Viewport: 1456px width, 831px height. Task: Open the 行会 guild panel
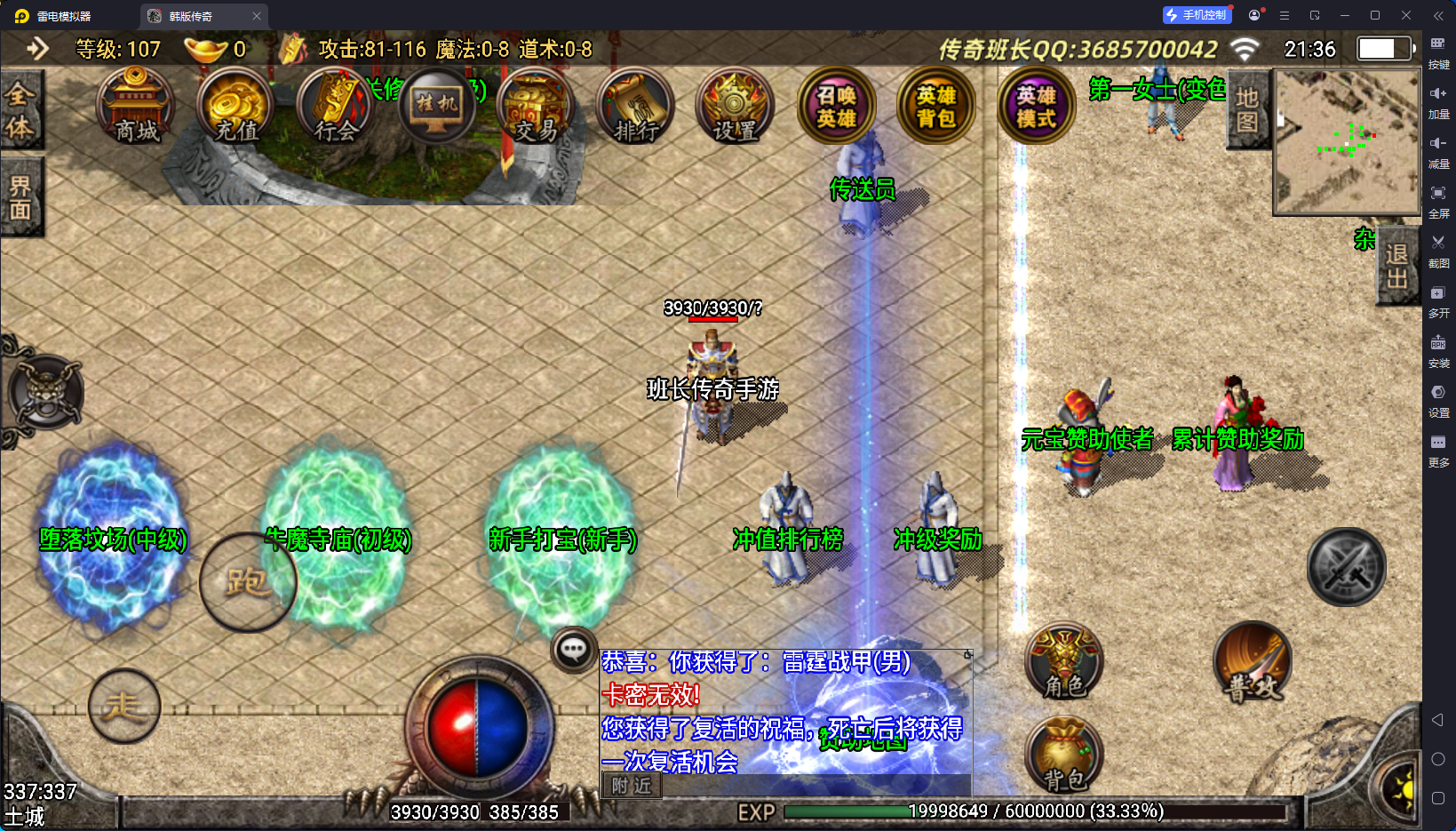tap(336, 107)
